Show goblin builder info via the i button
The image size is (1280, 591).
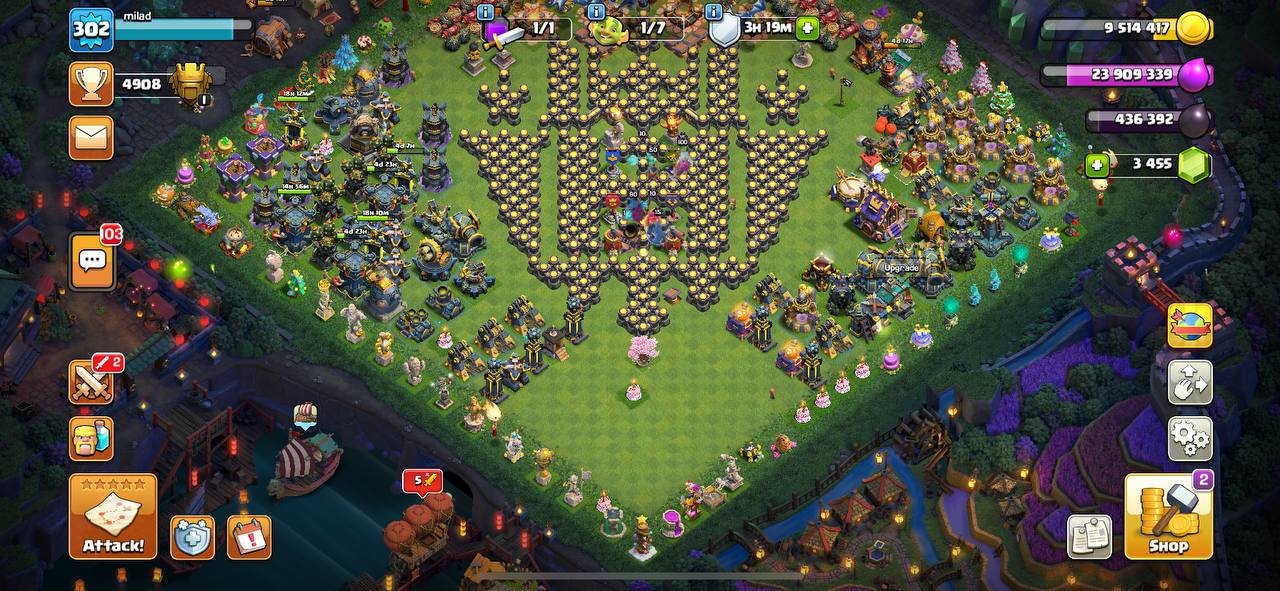click(596, 12)
